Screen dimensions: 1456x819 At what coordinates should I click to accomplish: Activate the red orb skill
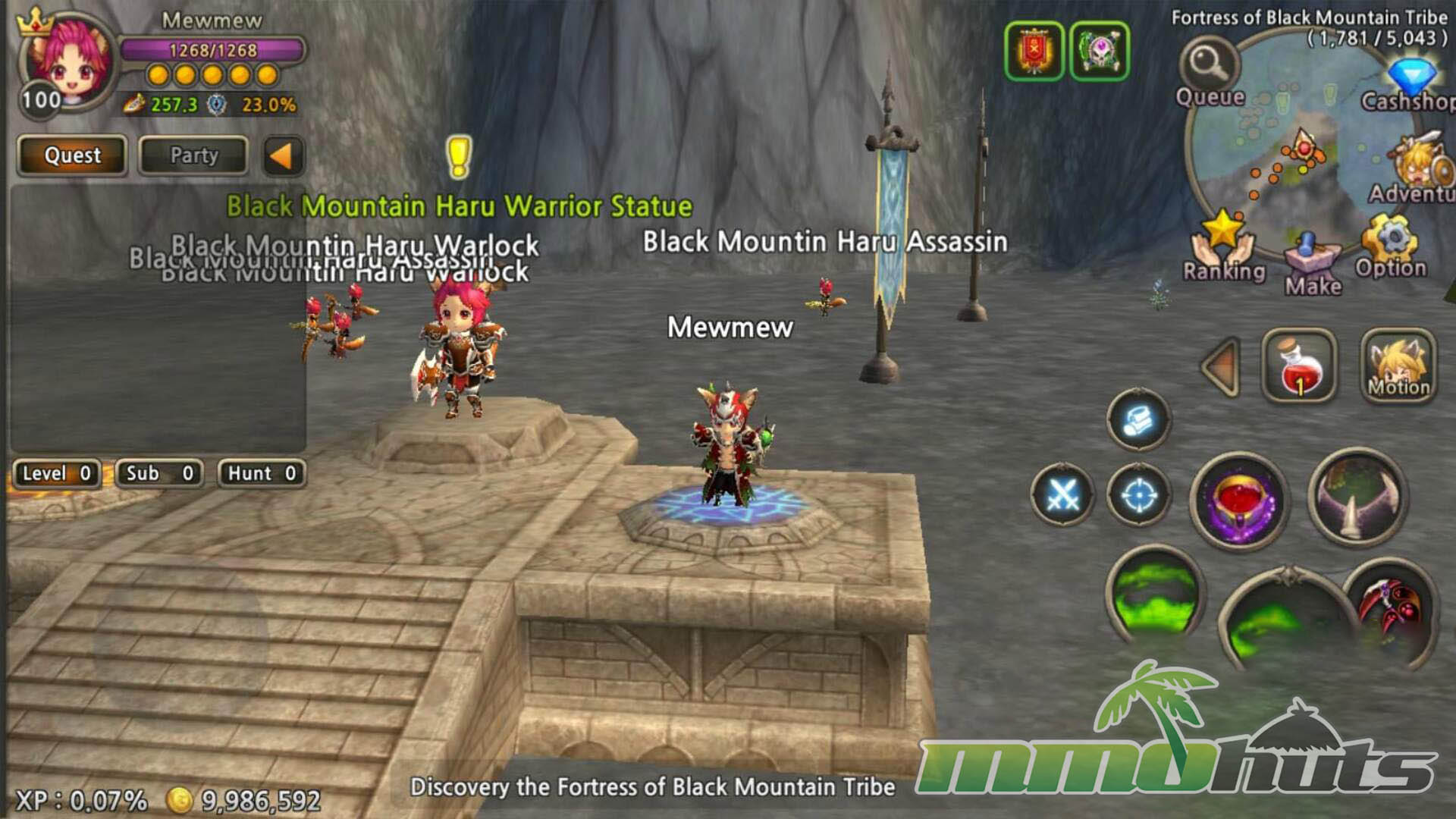[x=1238, y=501]
